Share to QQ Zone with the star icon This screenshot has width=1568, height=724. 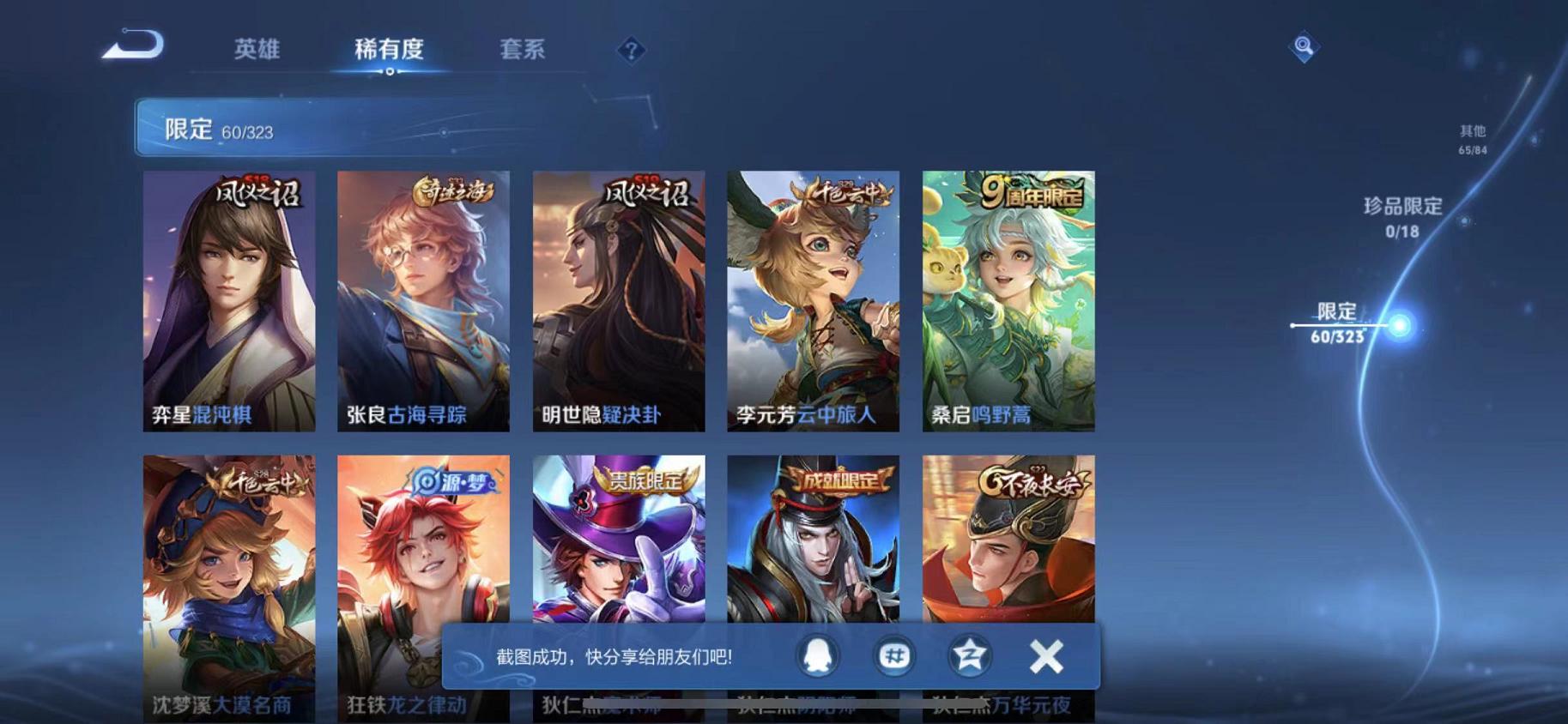pos(967,655)
